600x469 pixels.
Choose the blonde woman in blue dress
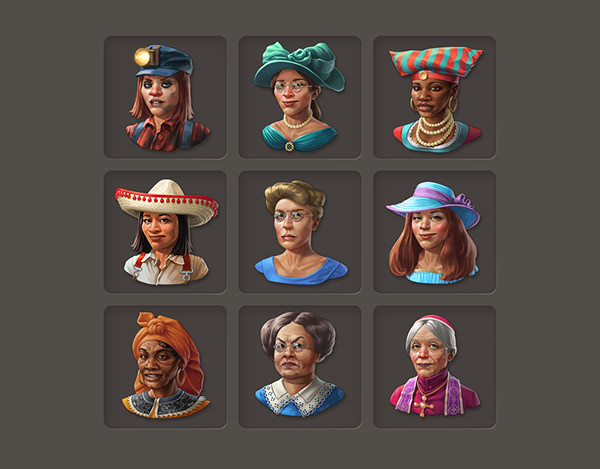coord(299,232)
